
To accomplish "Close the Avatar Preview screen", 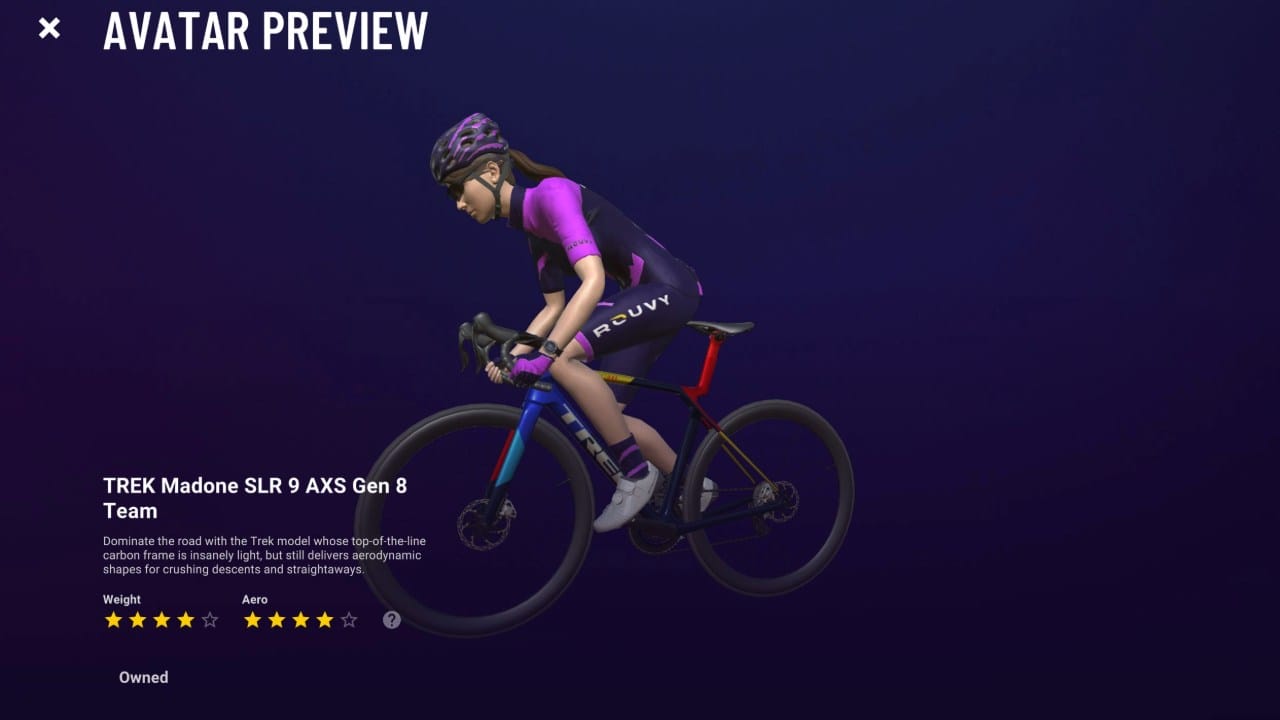I will pyautogui.click(x=47, y=28).
